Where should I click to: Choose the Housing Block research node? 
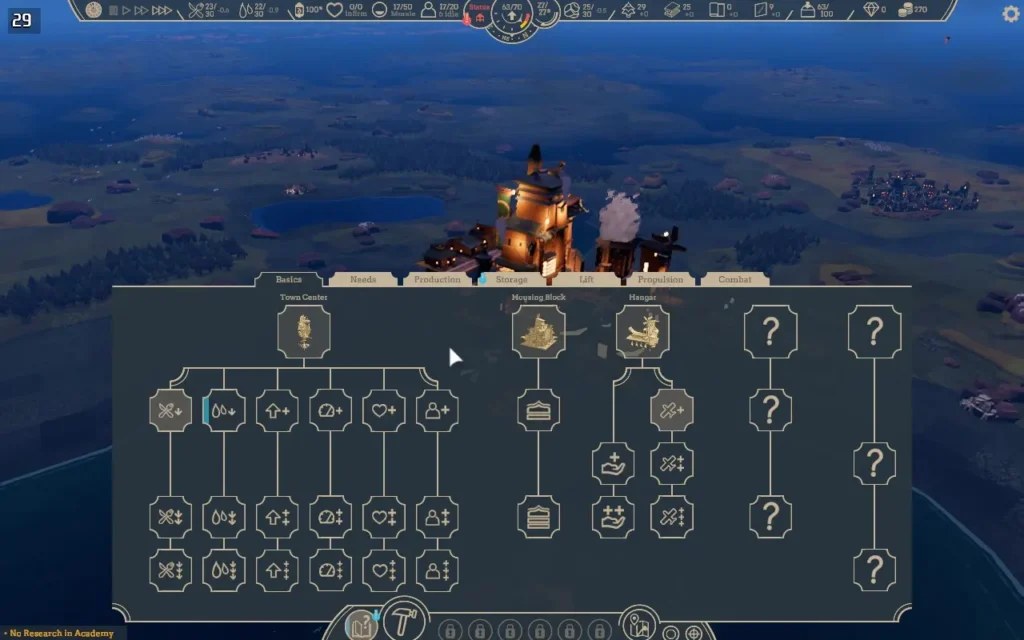click(x=538, y=332)
